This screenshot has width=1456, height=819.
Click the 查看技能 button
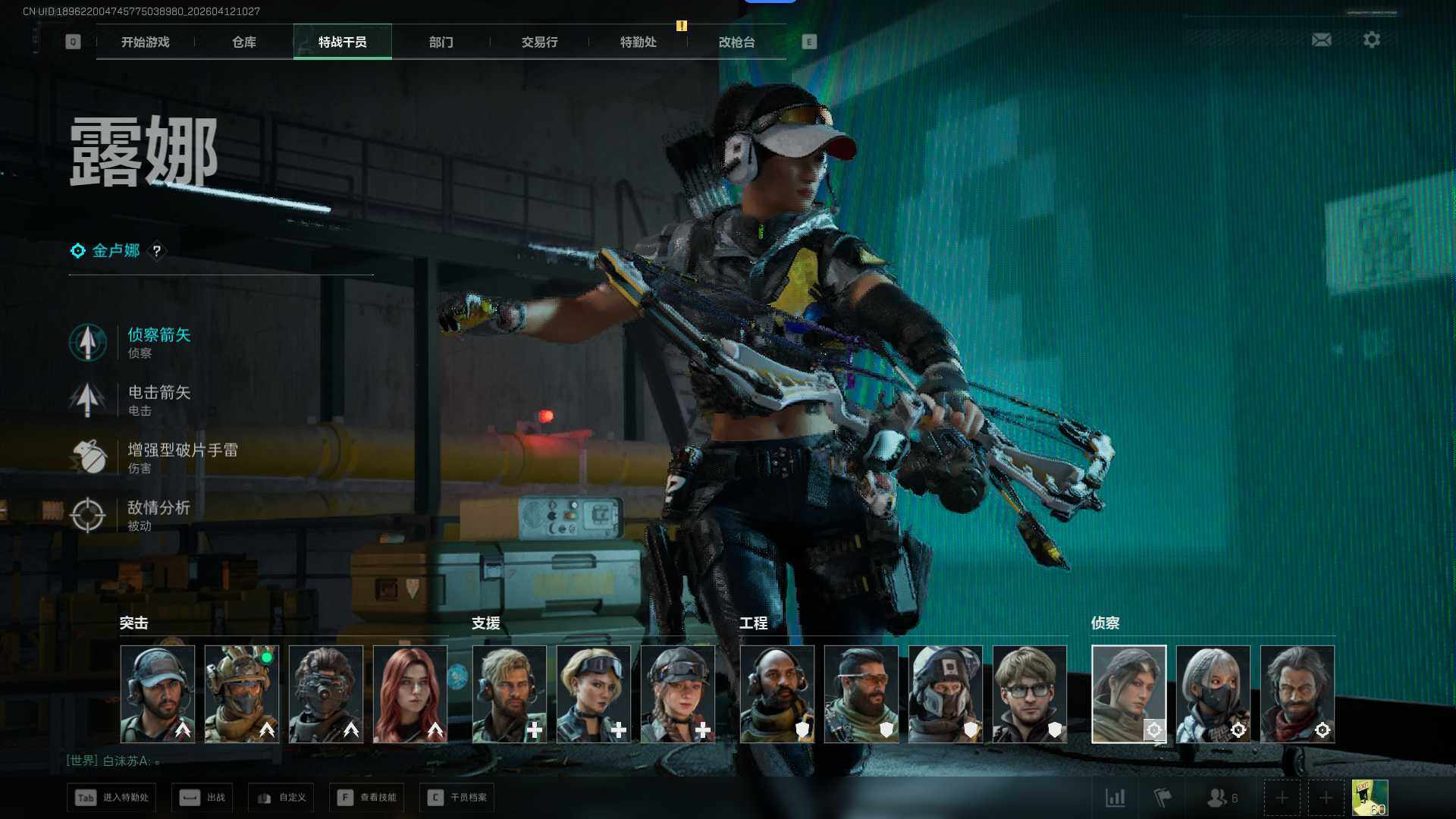point(367,797)
